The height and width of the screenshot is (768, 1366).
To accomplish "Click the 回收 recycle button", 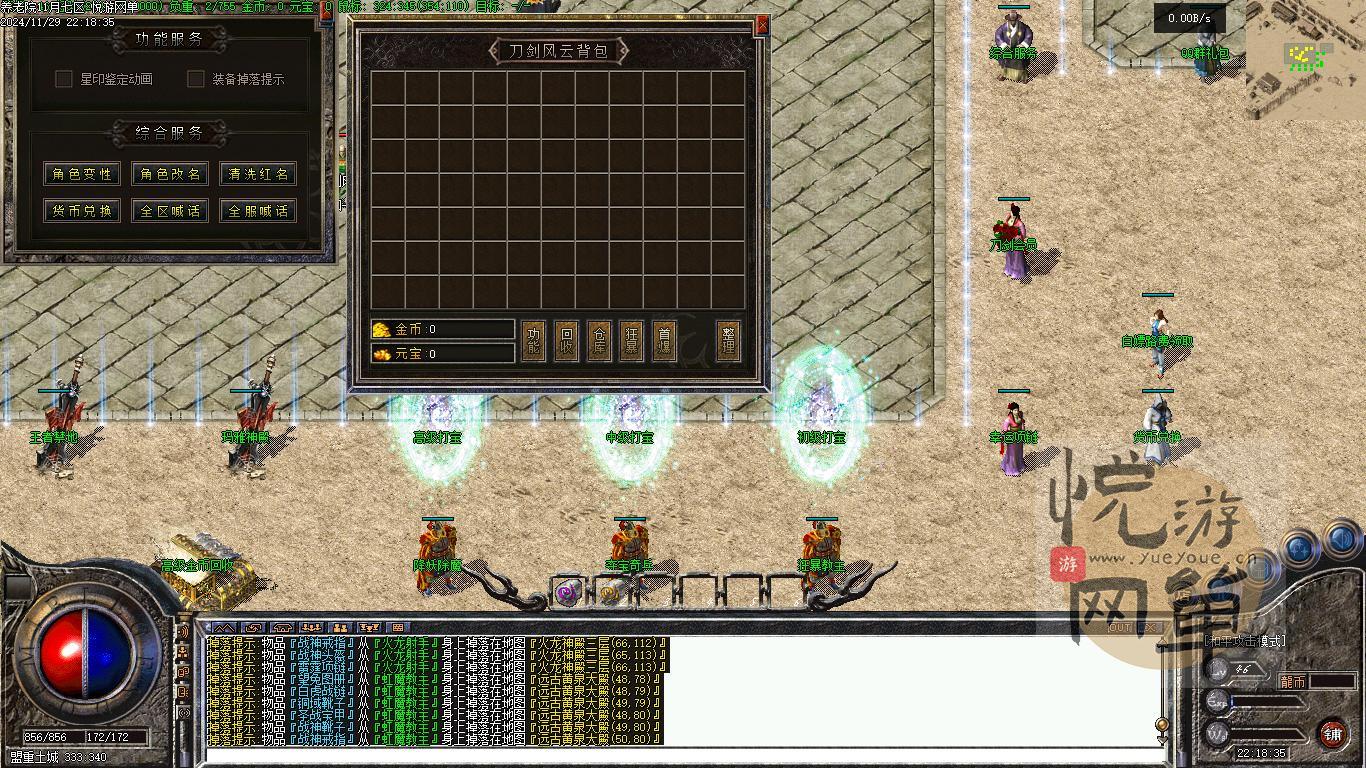I will coord(566,341).
